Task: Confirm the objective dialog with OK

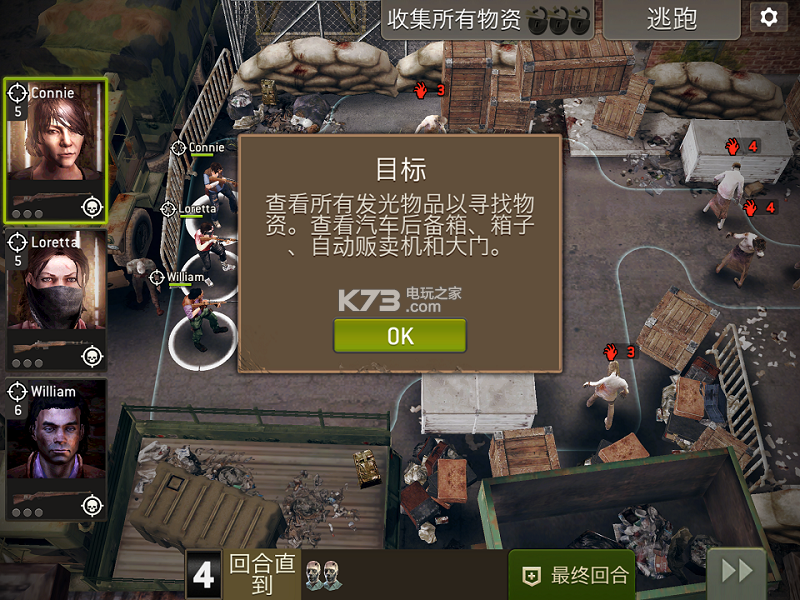Action: click(400, 336)
